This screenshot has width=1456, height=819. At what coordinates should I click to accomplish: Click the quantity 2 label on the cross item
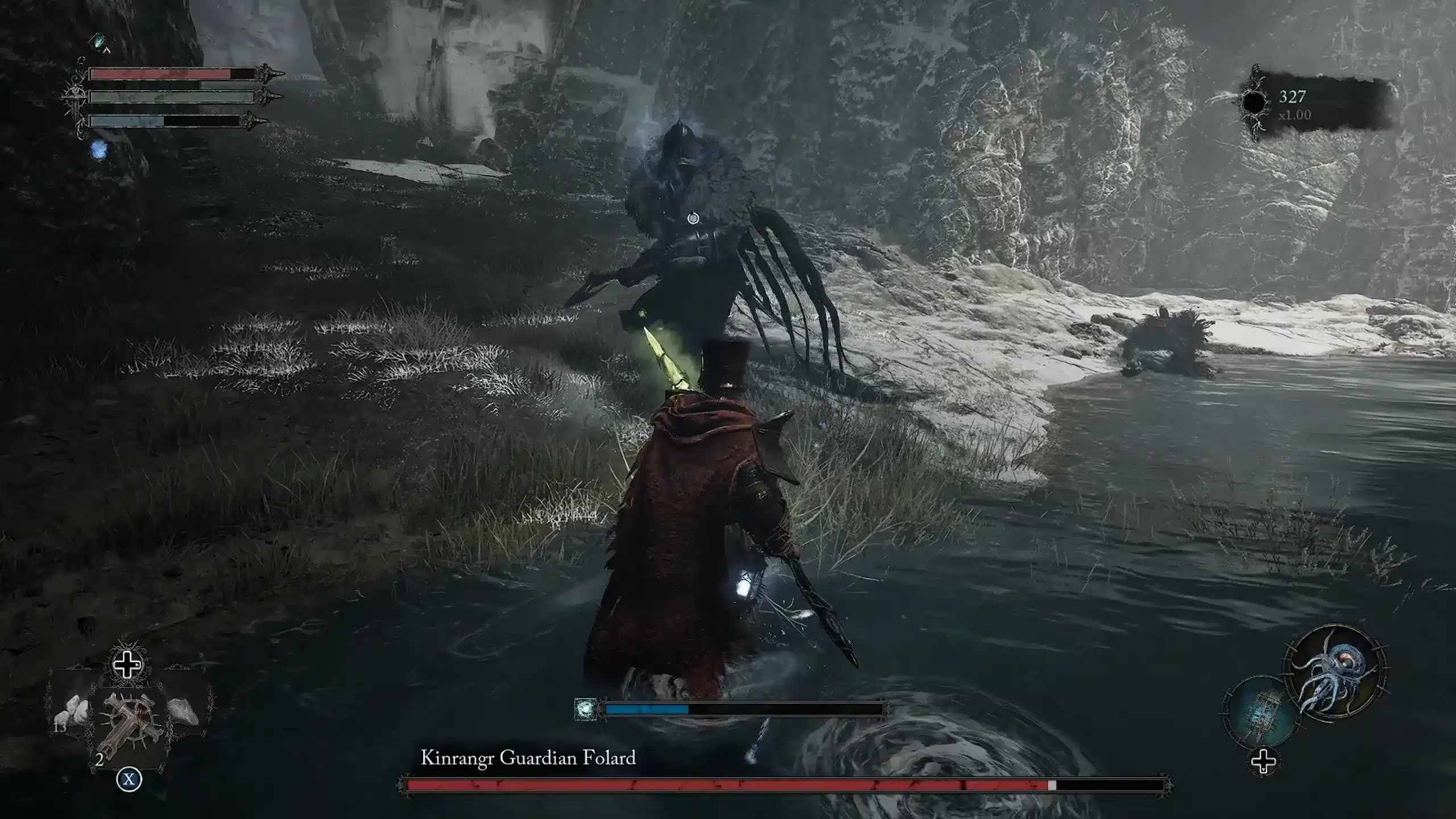tap(100, 760)
